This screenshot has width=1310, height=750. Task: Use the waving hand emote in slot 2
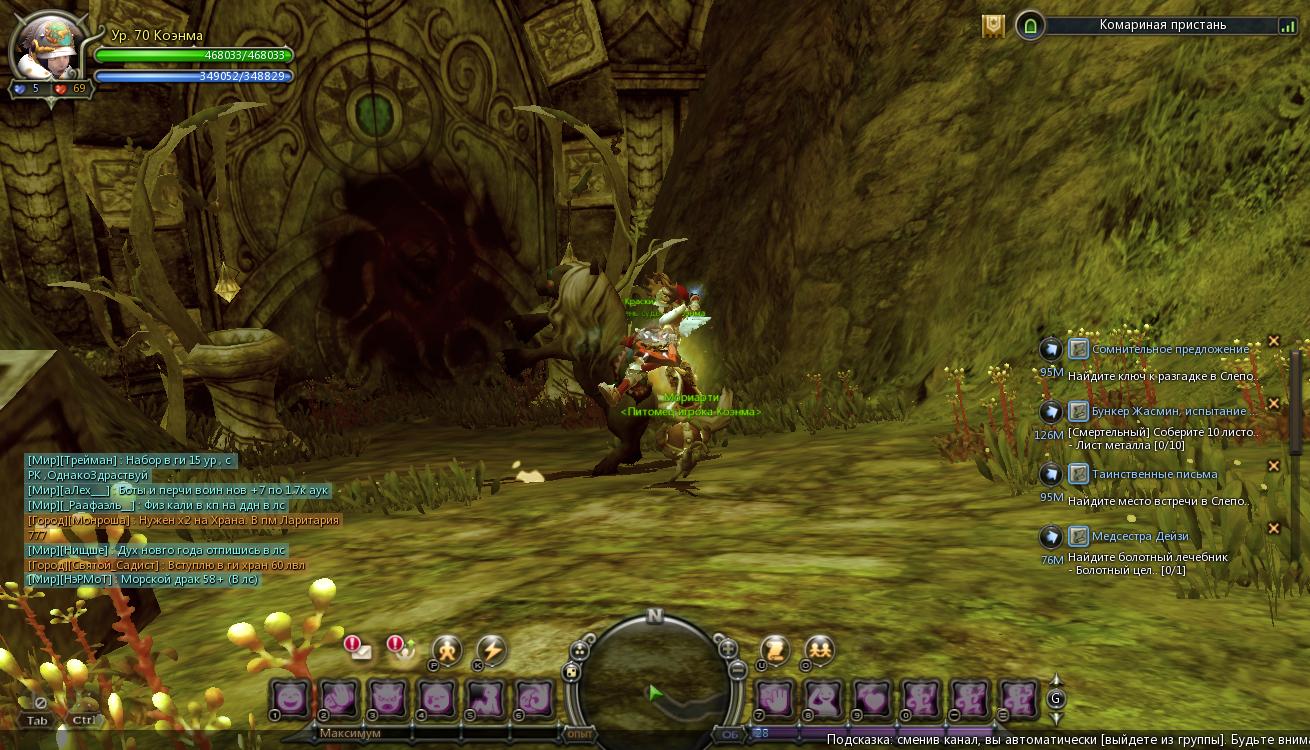point(339,698)
